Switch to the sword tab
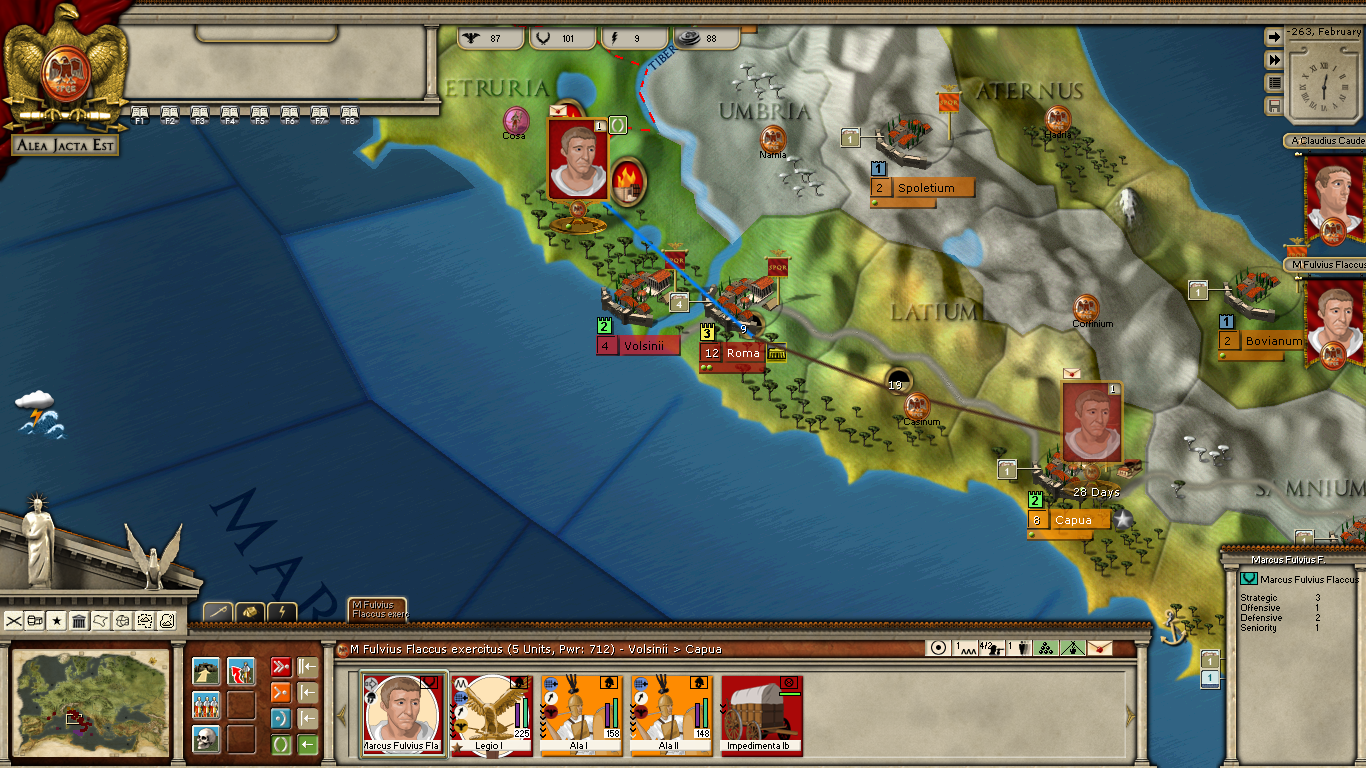 tap(219, 611)
